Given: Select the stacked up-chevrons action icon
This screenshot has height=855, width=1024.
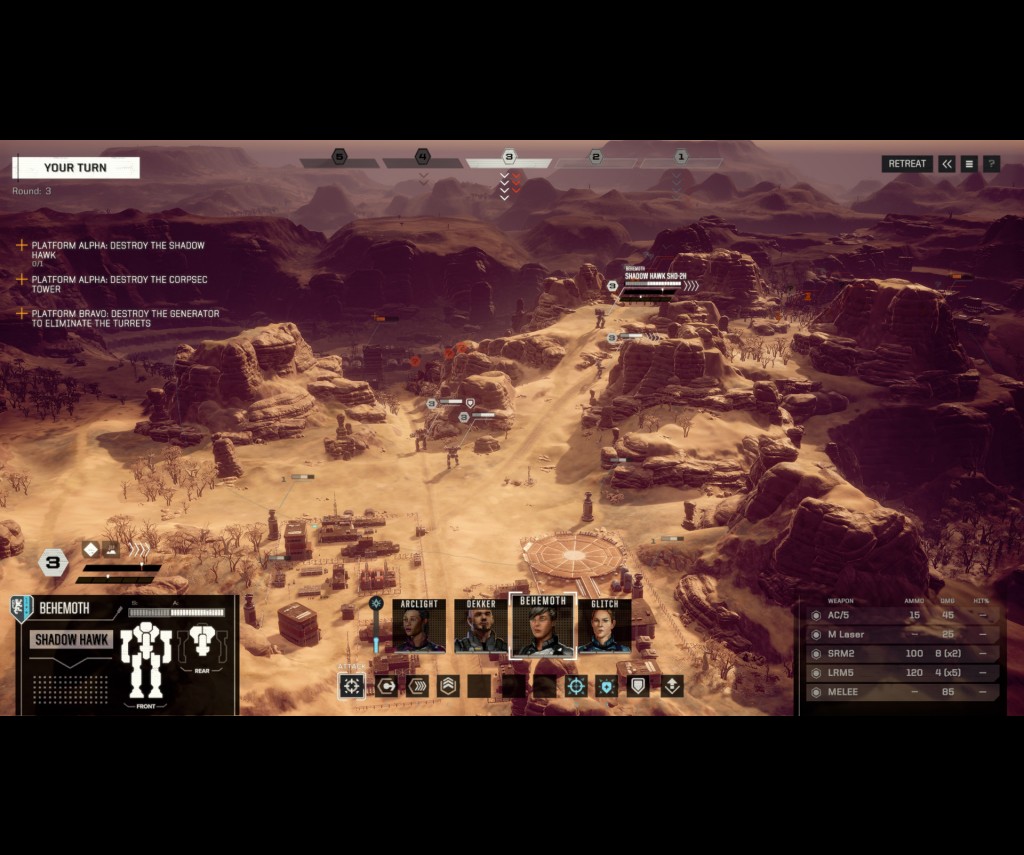Looking at the screenshot, I should [448, 686].
